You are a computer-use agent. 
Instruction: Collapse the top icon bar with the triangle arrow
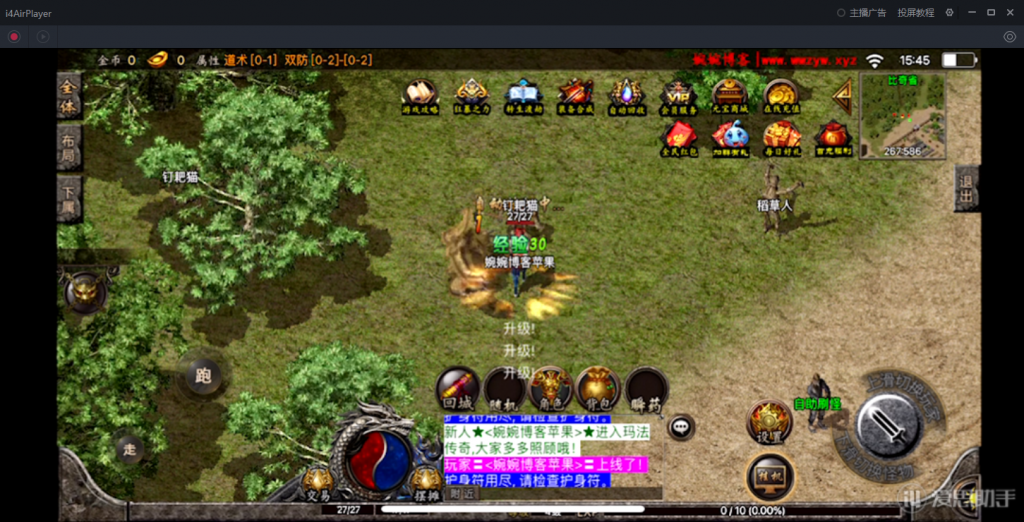(x=841, y=95)
